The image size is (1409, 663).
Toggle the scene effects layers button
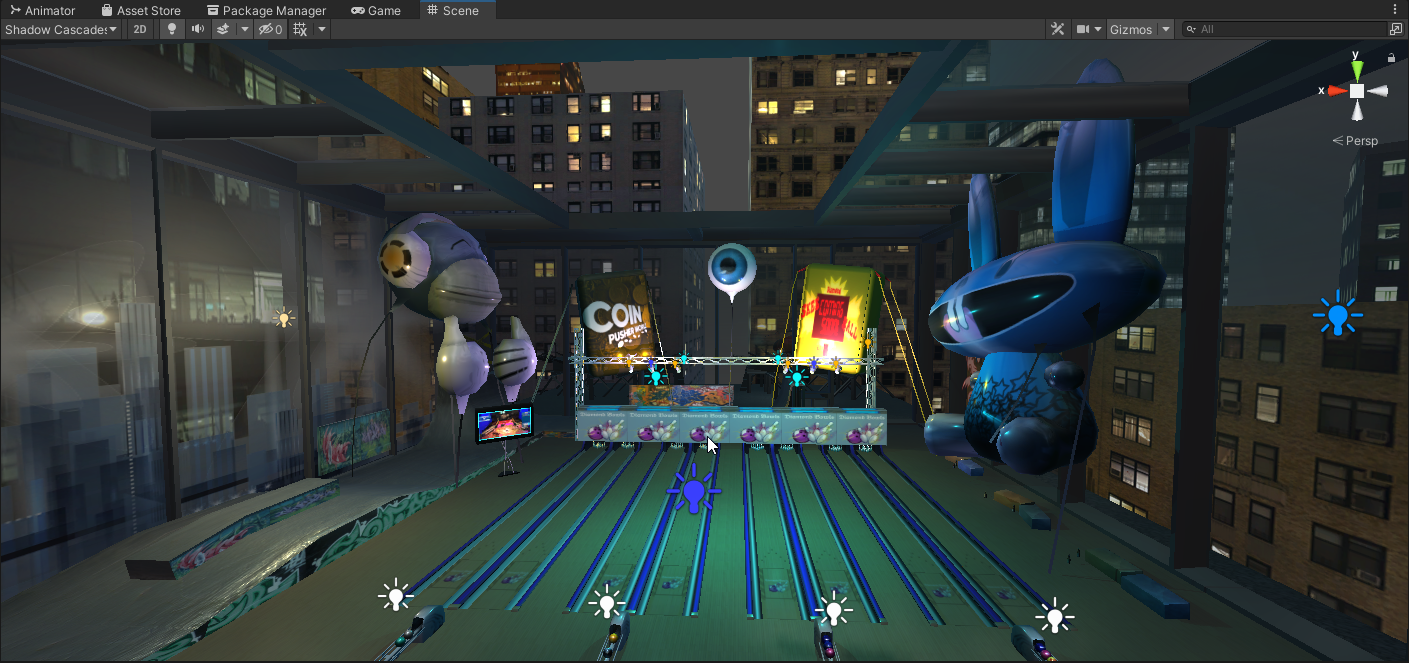click(x=224, y=29)
